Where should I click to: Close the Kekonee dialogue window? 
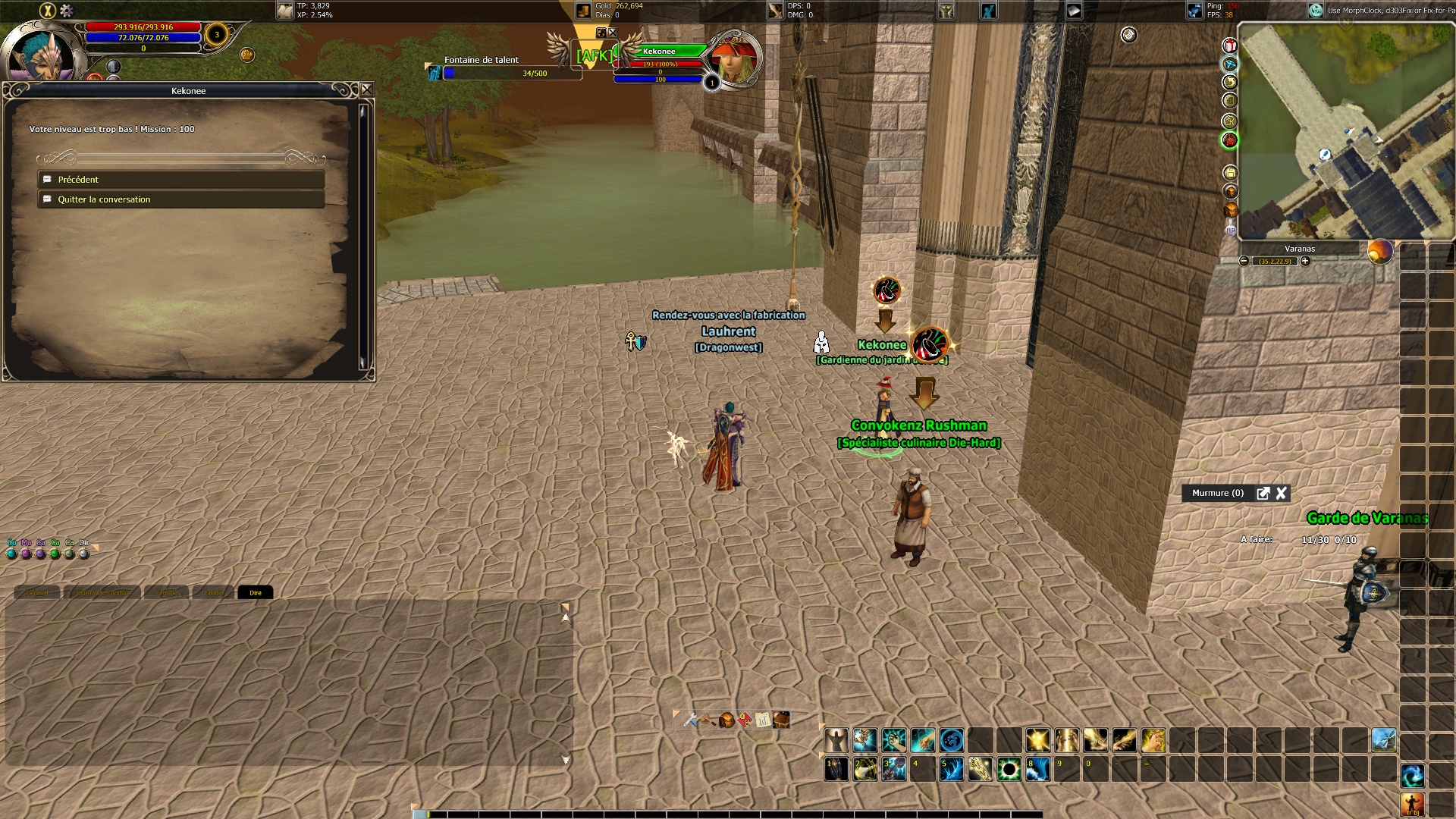367,89
